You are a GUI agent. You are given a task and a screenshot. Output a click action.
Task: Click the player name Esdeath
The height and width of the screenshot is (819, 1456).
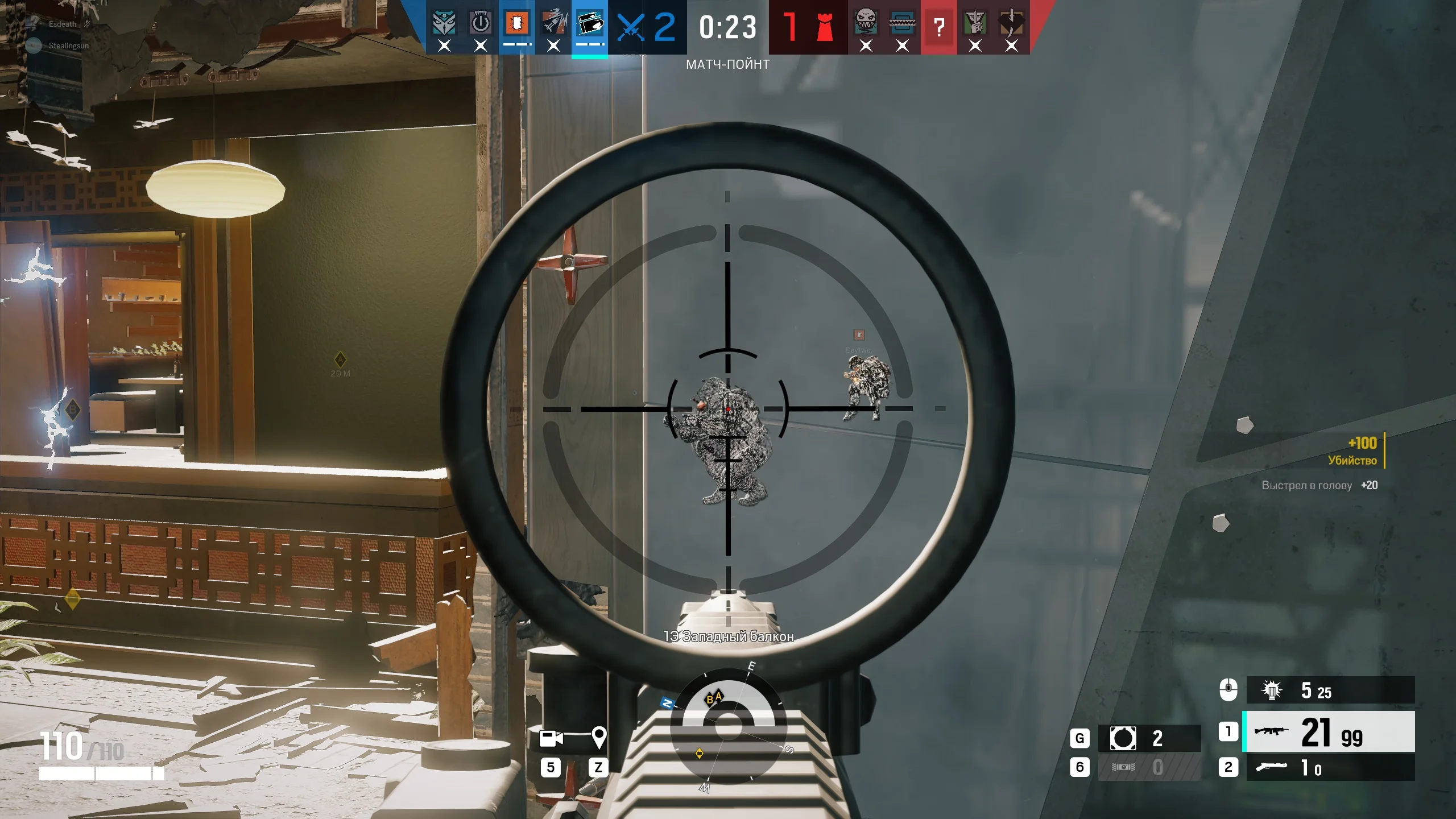[63, 24]
